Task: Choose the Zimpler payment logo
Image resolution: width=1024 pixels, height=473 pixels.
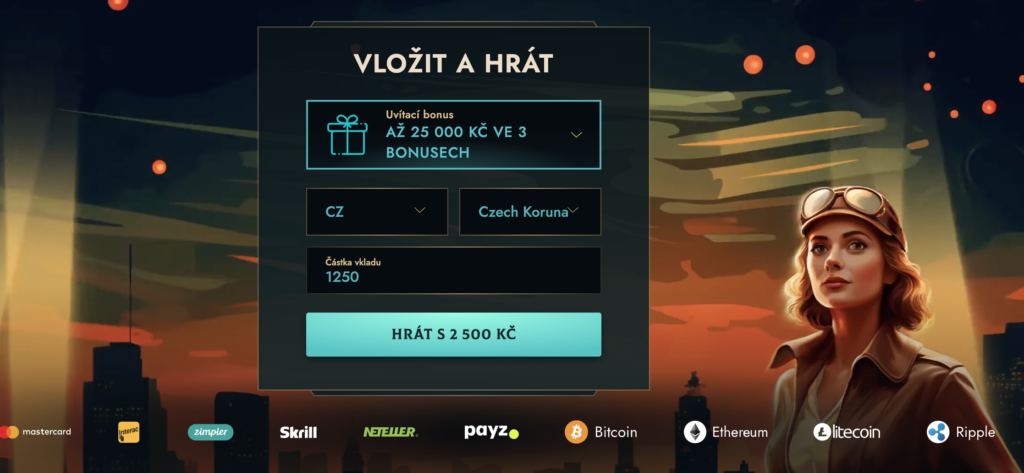Action: [210, 432]
